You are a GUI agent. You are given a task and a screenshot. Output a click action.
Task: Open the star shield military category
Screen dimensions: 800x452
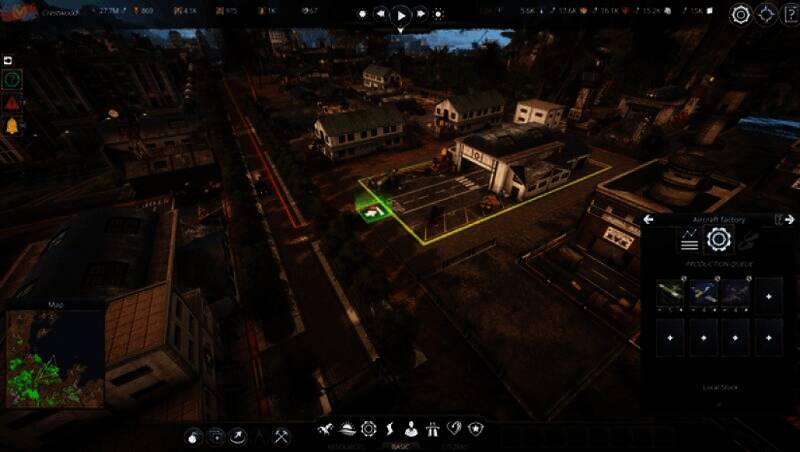click(x=476, y=429)
